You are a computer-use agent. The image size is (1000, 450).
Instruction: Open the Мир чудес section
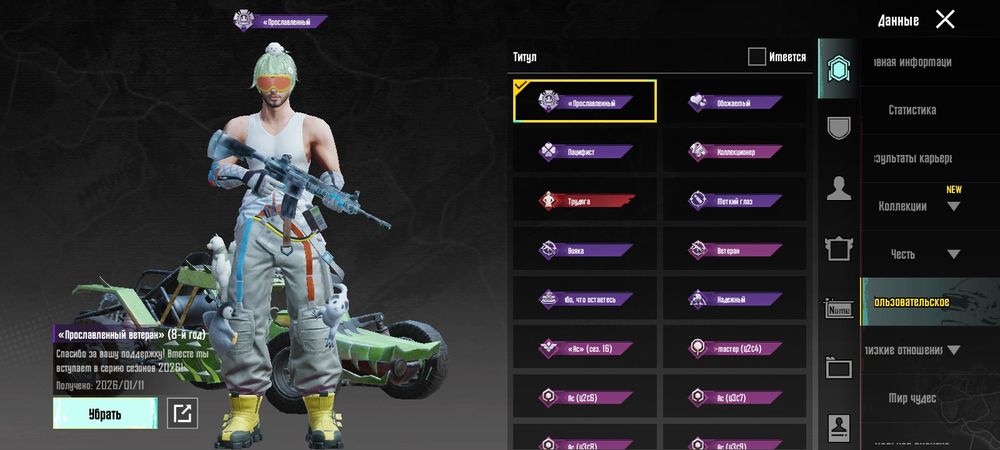912,398
